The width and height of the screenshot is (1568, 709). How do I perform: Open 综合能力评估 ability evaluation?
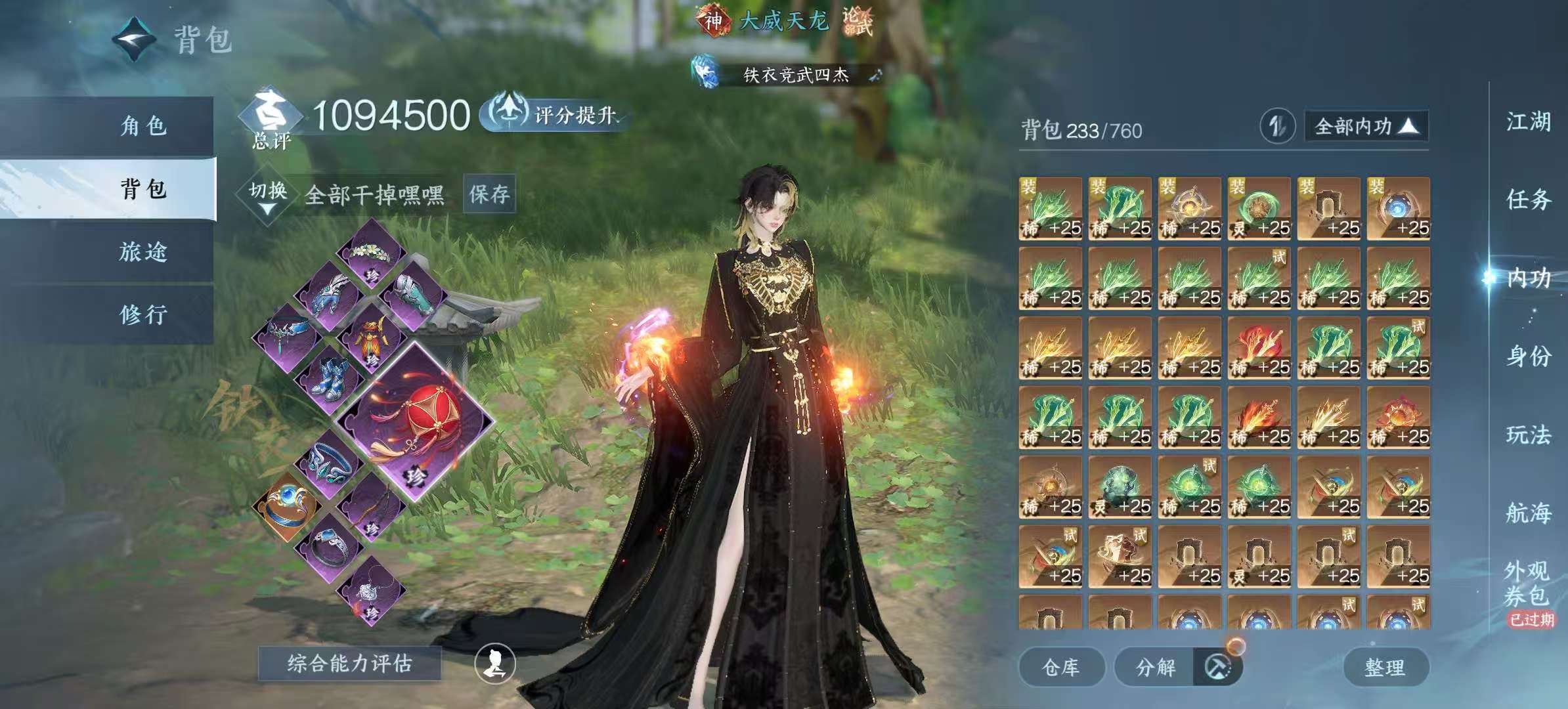[x=349, y=664]
